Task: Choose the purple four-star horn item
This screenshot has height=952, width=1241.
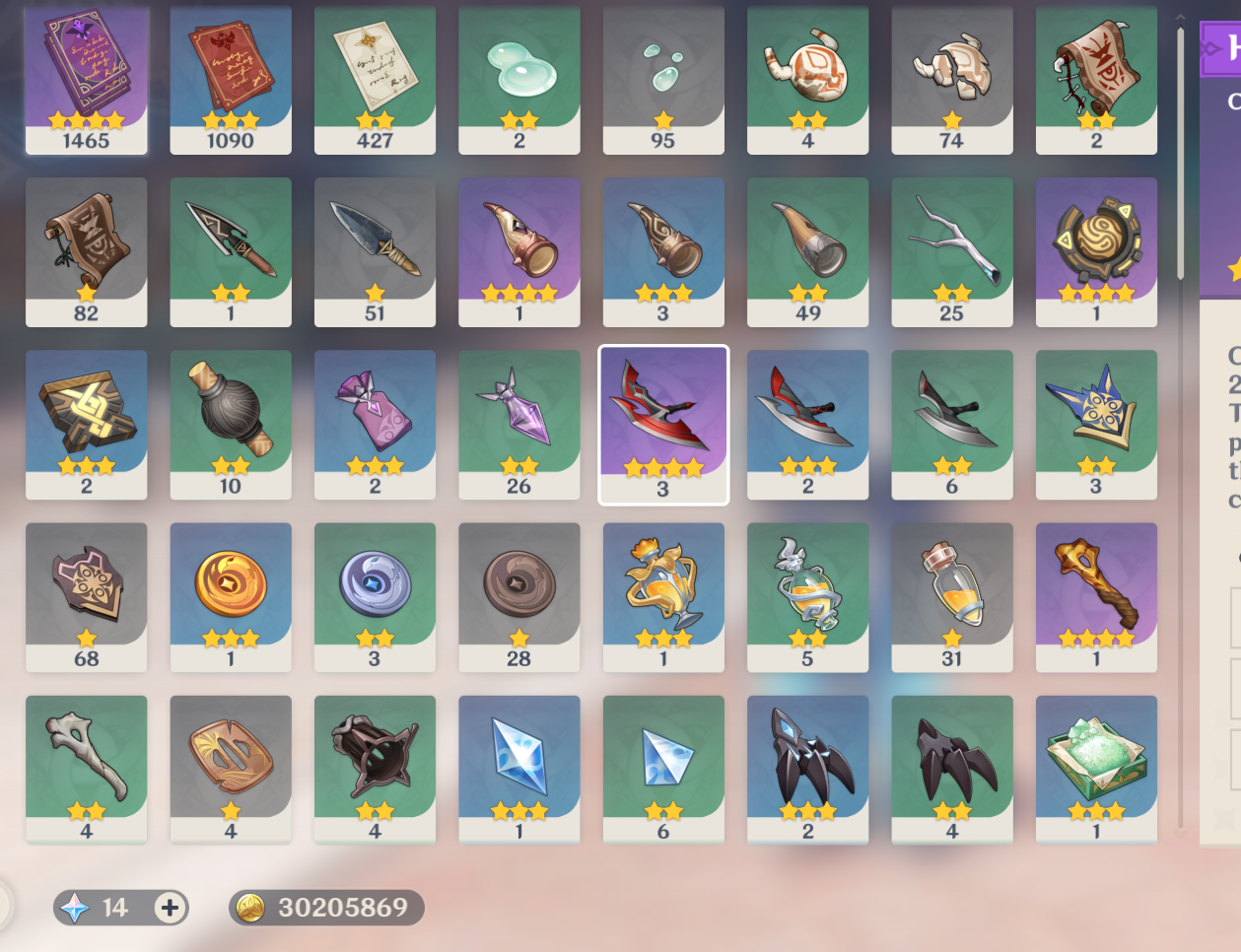Action: coord(519,251)
